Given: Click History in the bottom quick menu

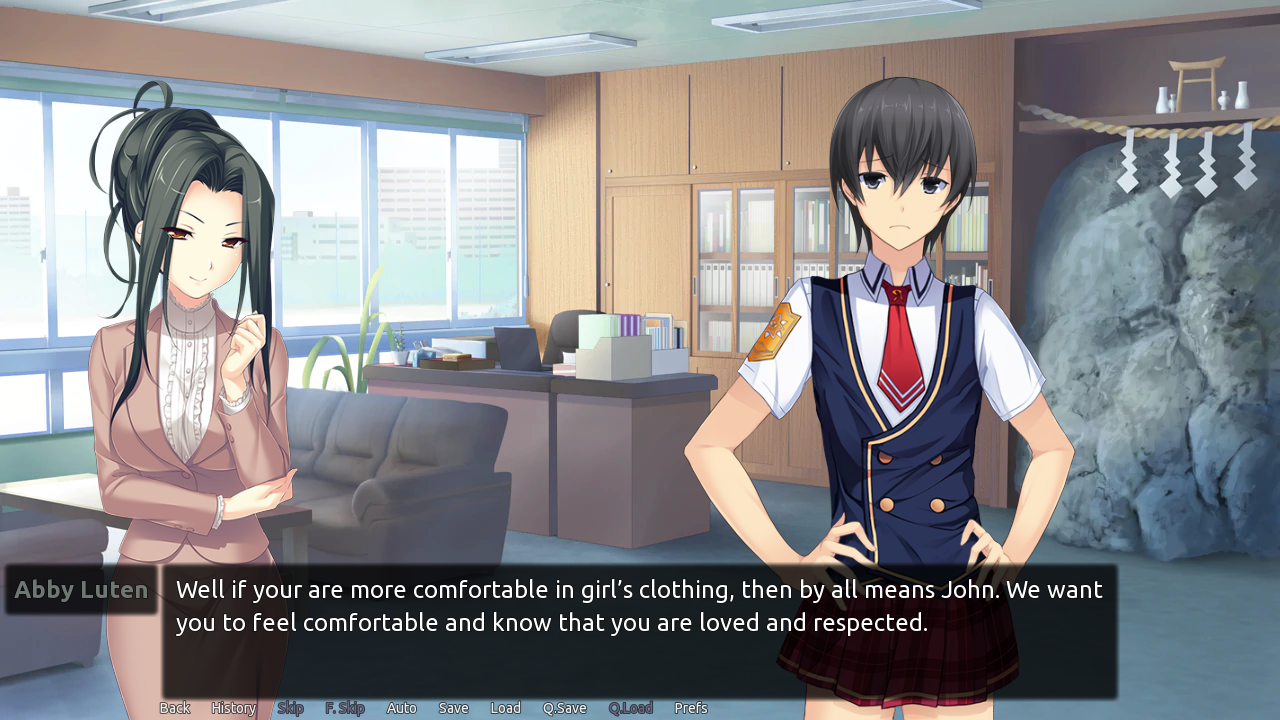Looking at the screenshot, I should [232, 707].
